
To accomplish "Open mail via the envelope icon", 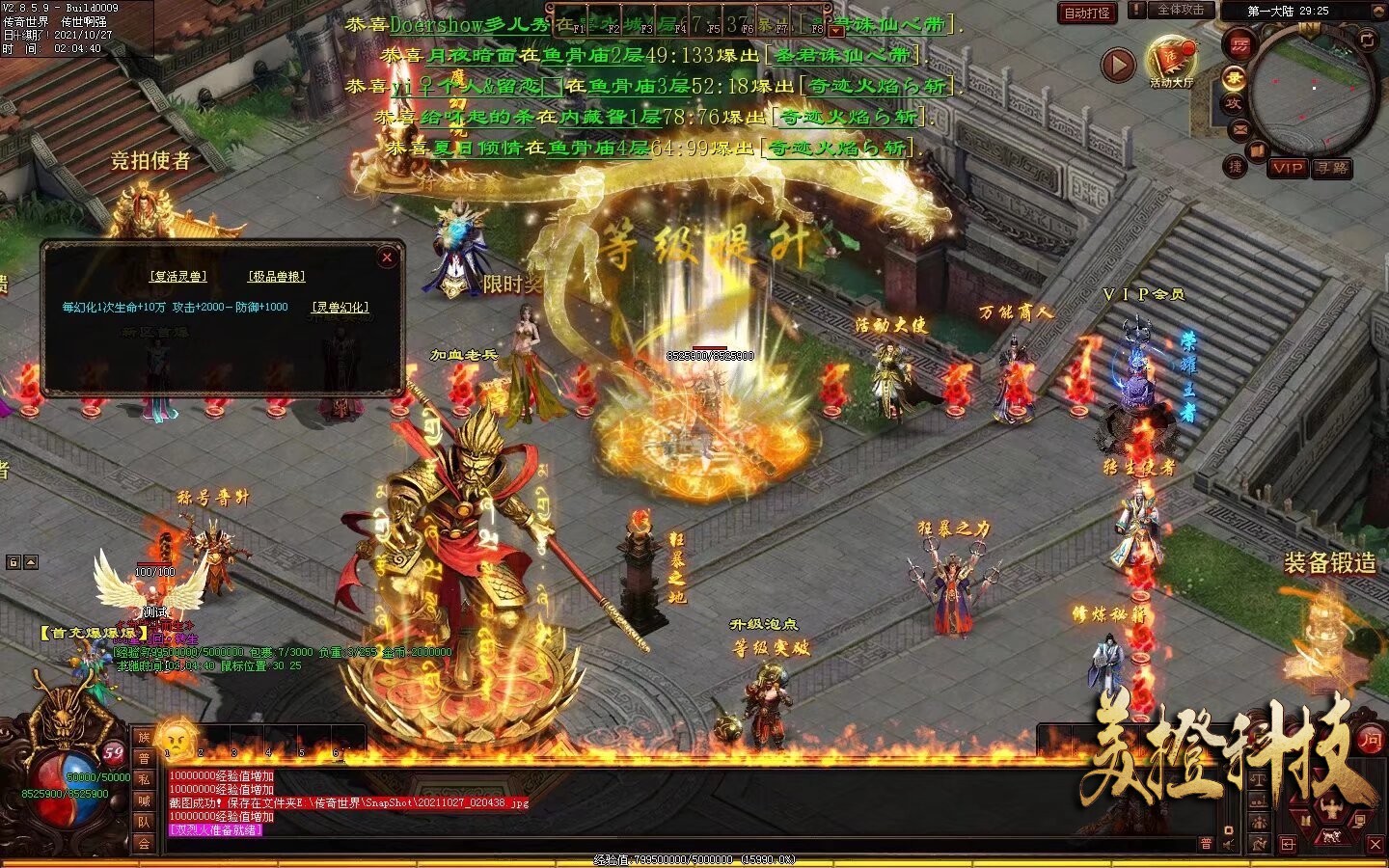I will 1239,129.
